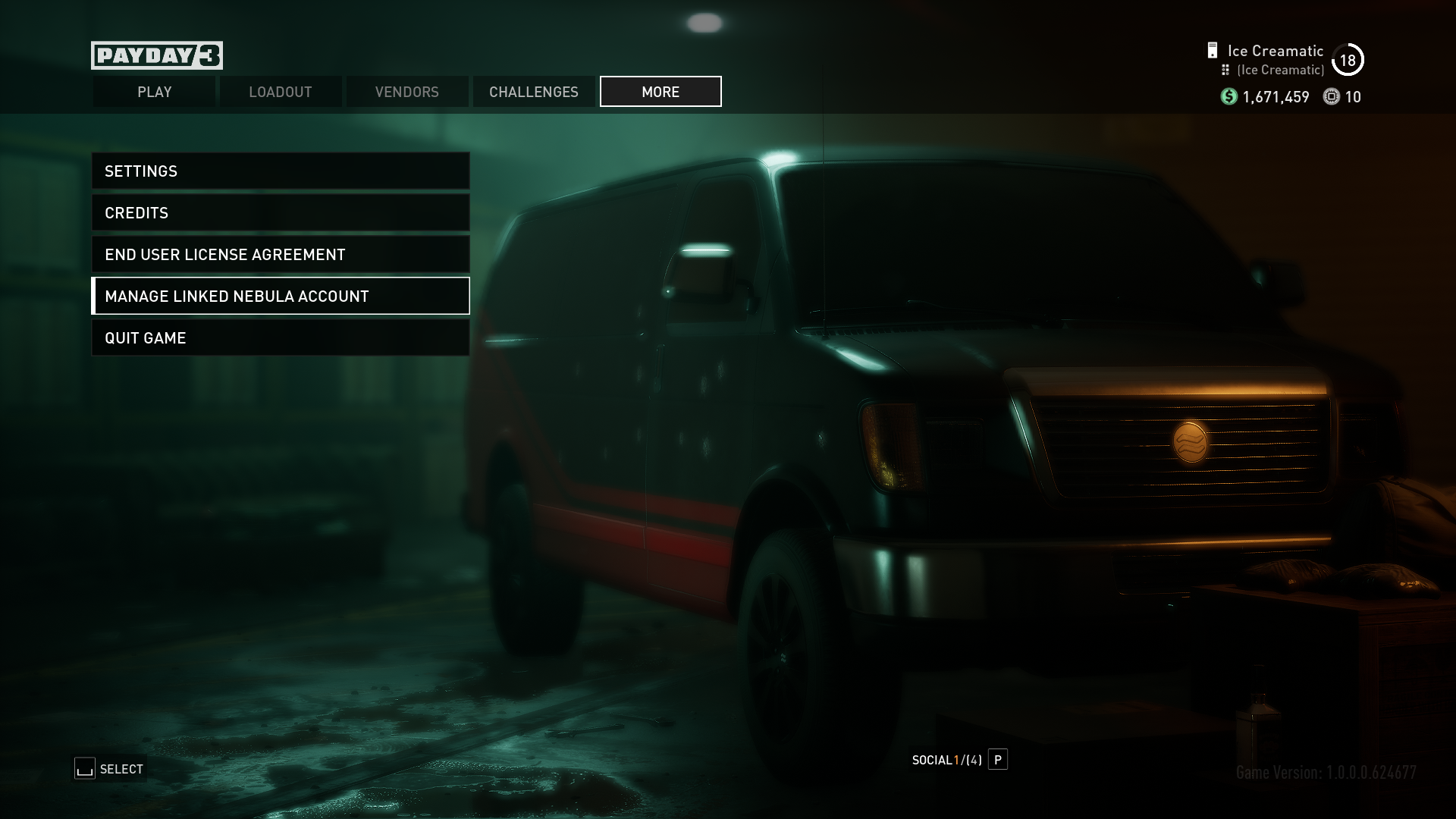Screen dimensions: 1456x819
Task: Open the End User License Agreement
Action: click(281, 254)
